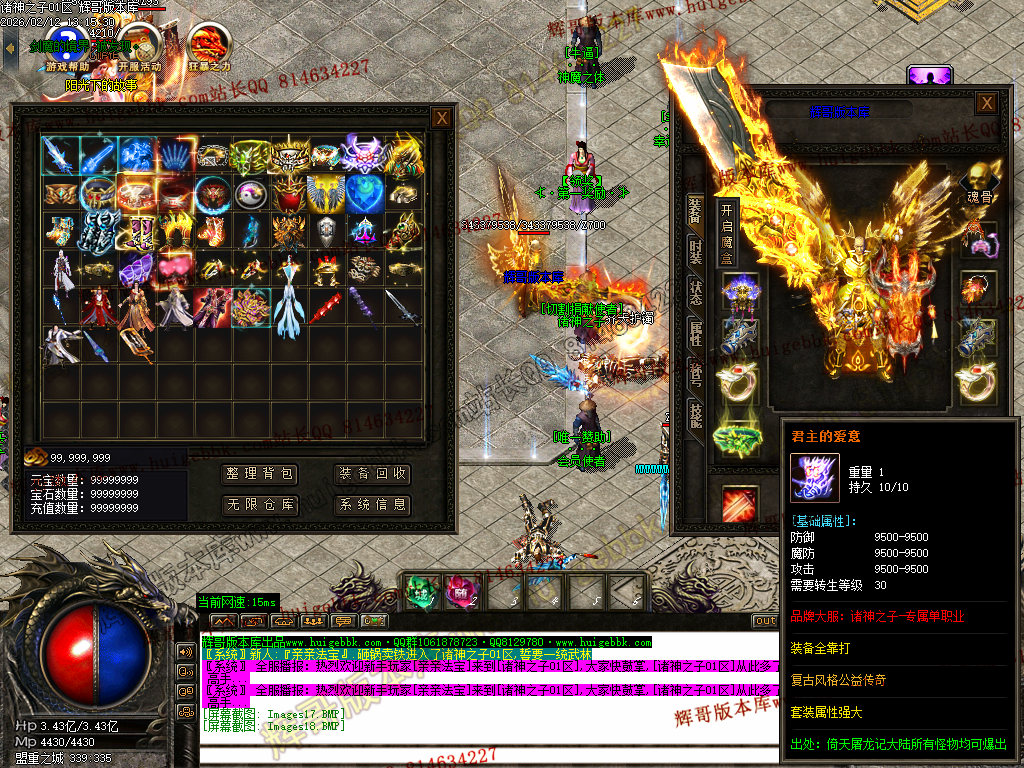Open the 属性 attributes tab
1024x768 pixels.
tap(696, 333)
